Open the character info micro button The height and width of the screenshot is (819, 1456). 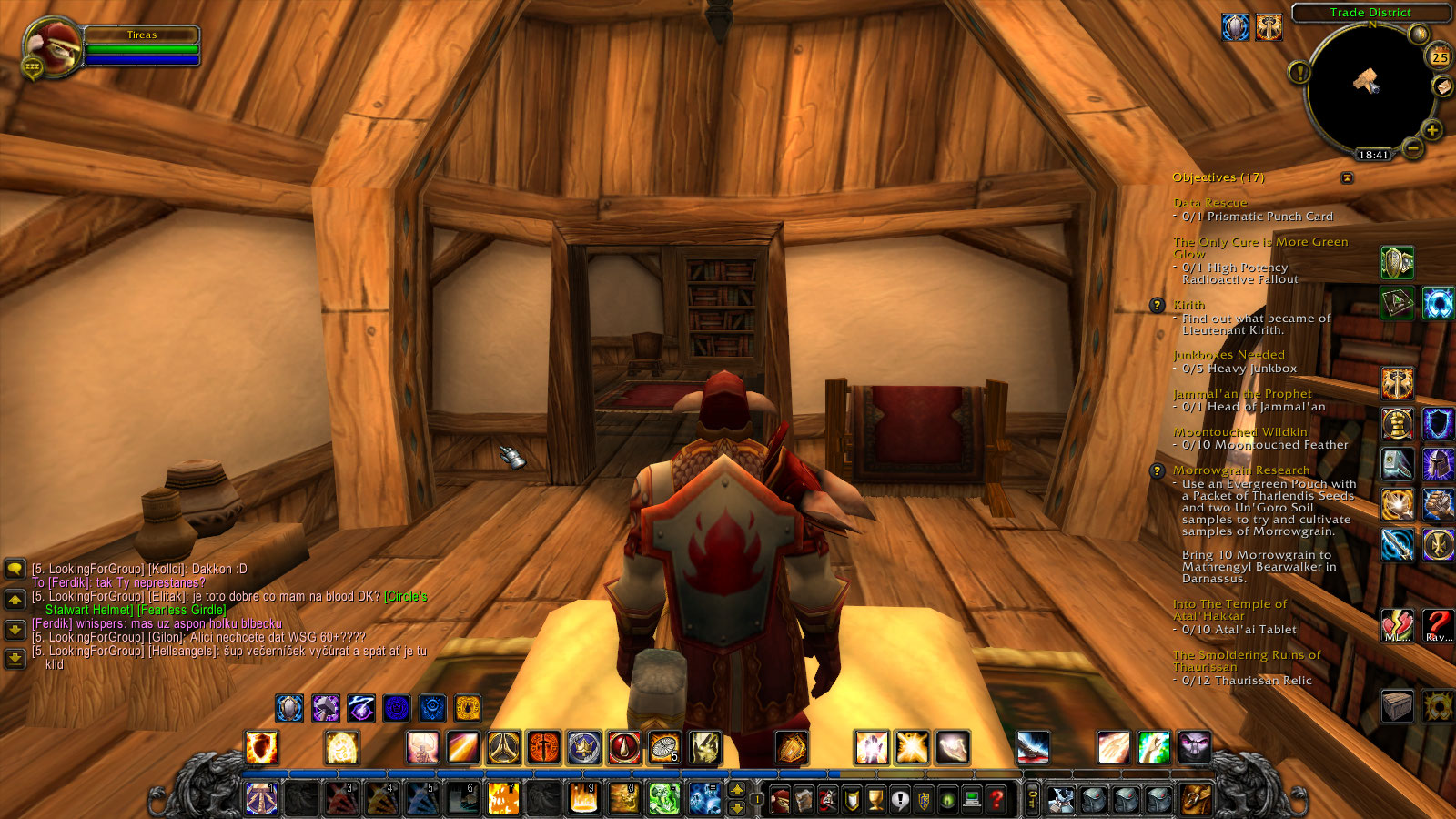pyautogui.click(x=780, y=800)
